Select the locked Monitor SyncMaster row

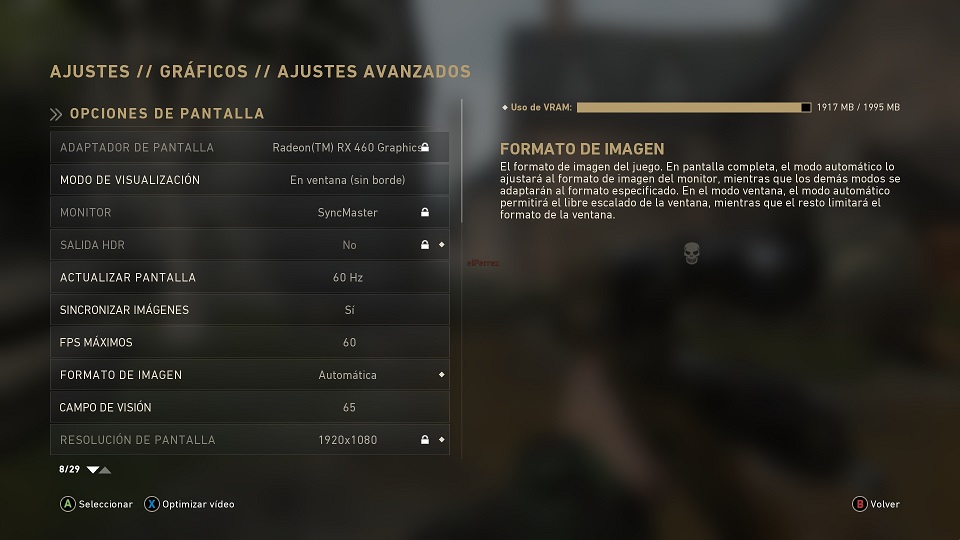point(249,212)
